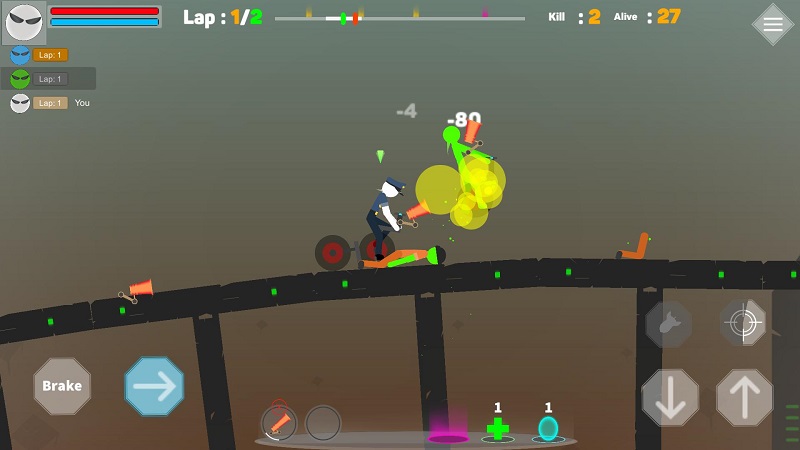Select the green racer's leaderboard row
The image size is (800, 450).
48,79
